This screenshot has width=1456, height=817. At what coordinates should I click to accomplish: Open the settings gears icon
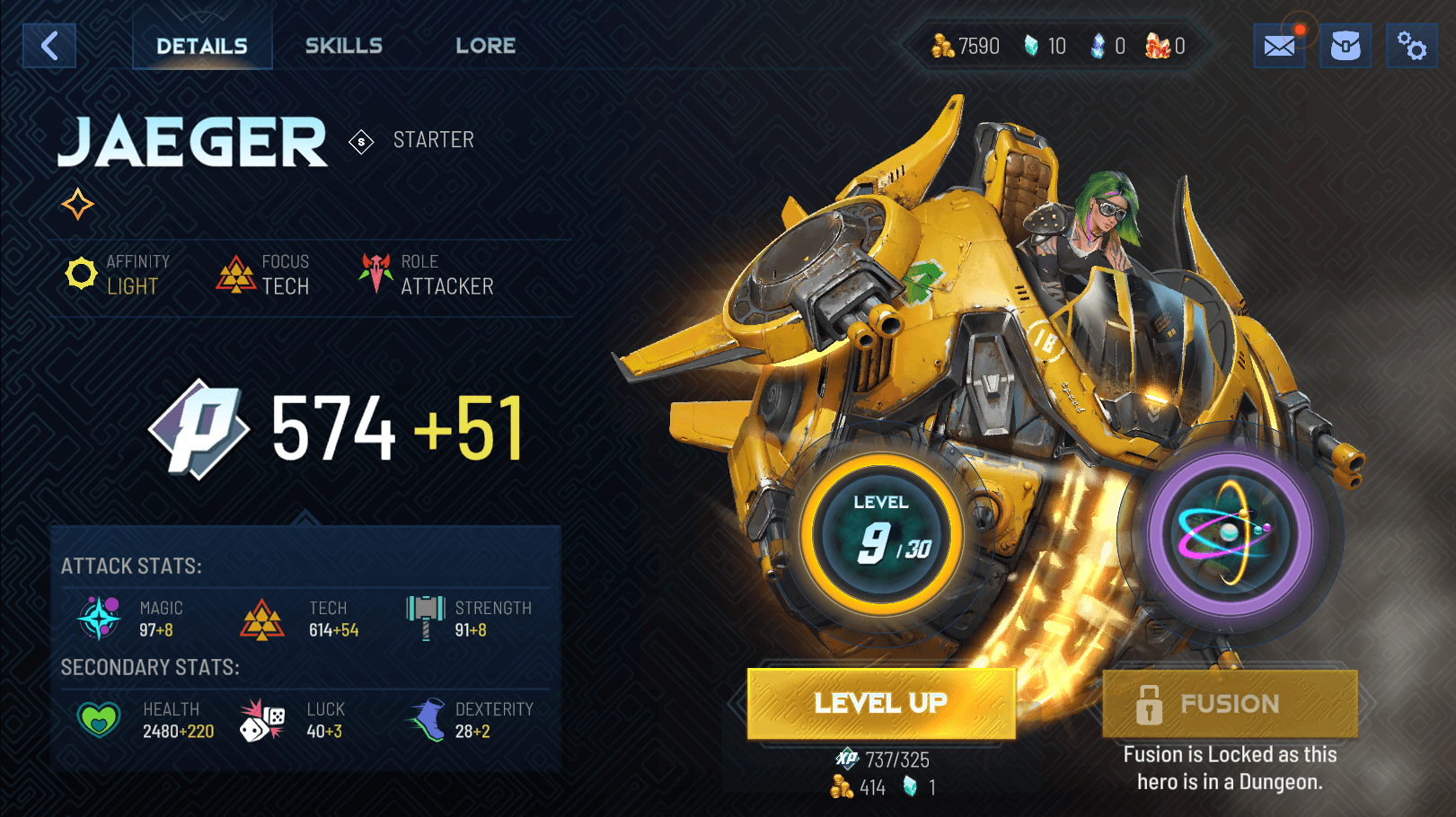click(1411, 46)
